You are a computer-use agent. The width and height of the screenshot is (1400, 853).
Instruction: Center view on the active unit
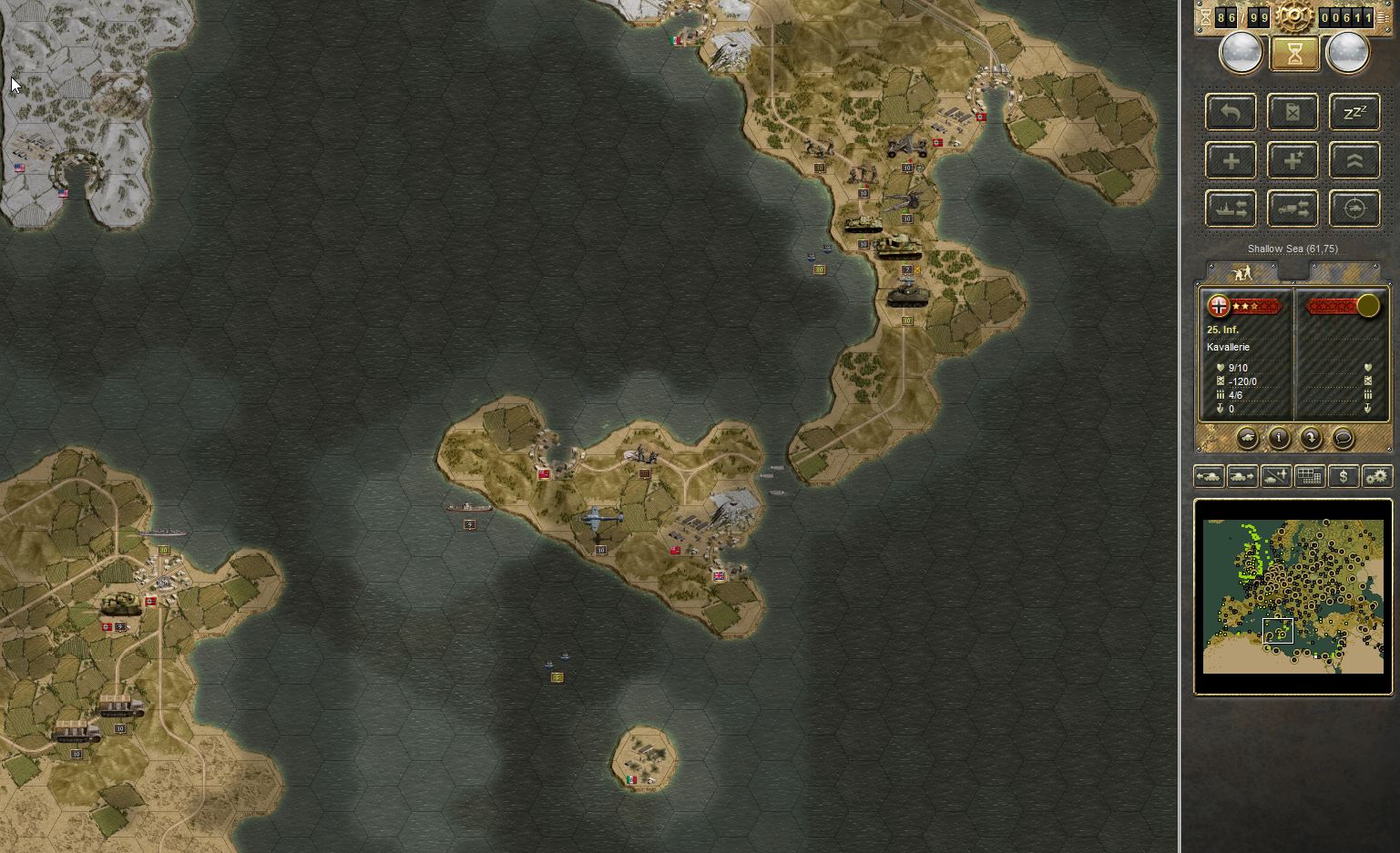pos(1354,208)
